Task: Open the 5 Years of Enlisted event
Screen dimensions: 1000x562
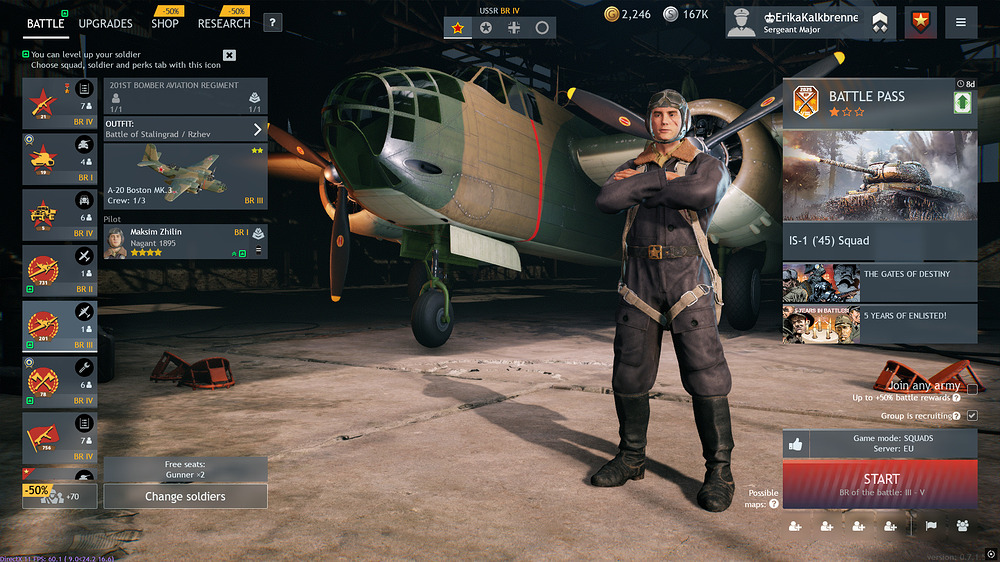Action: point(880,323)
